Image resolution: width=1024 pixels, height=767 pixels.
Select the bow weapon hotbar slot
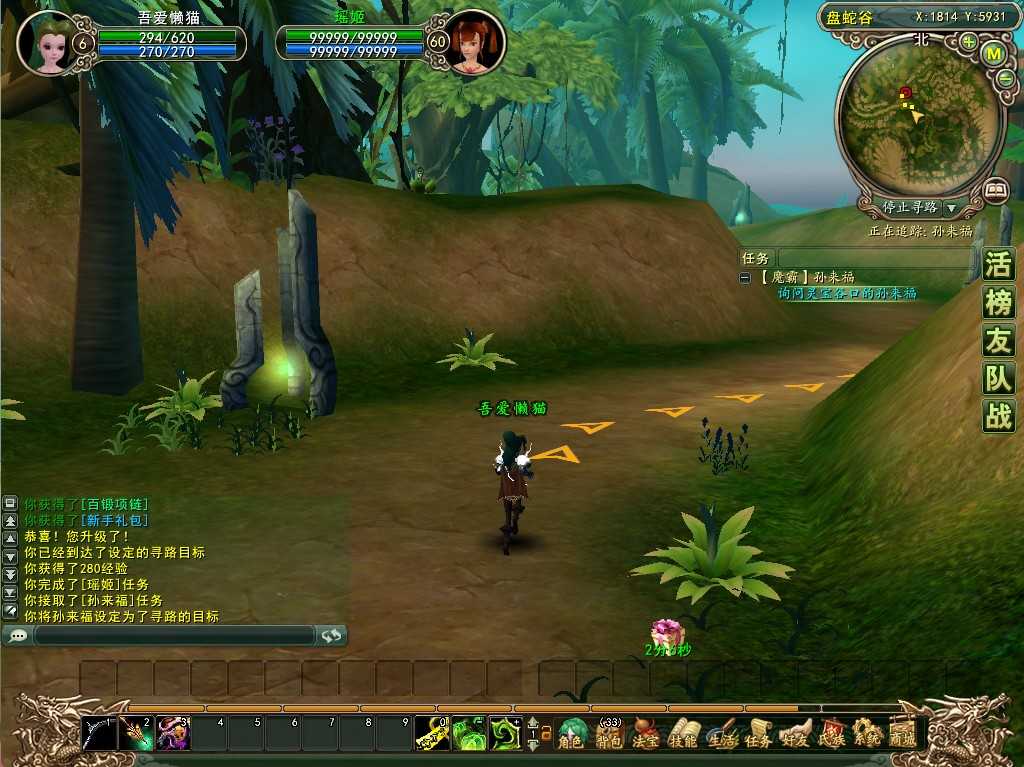coord(99,734)
